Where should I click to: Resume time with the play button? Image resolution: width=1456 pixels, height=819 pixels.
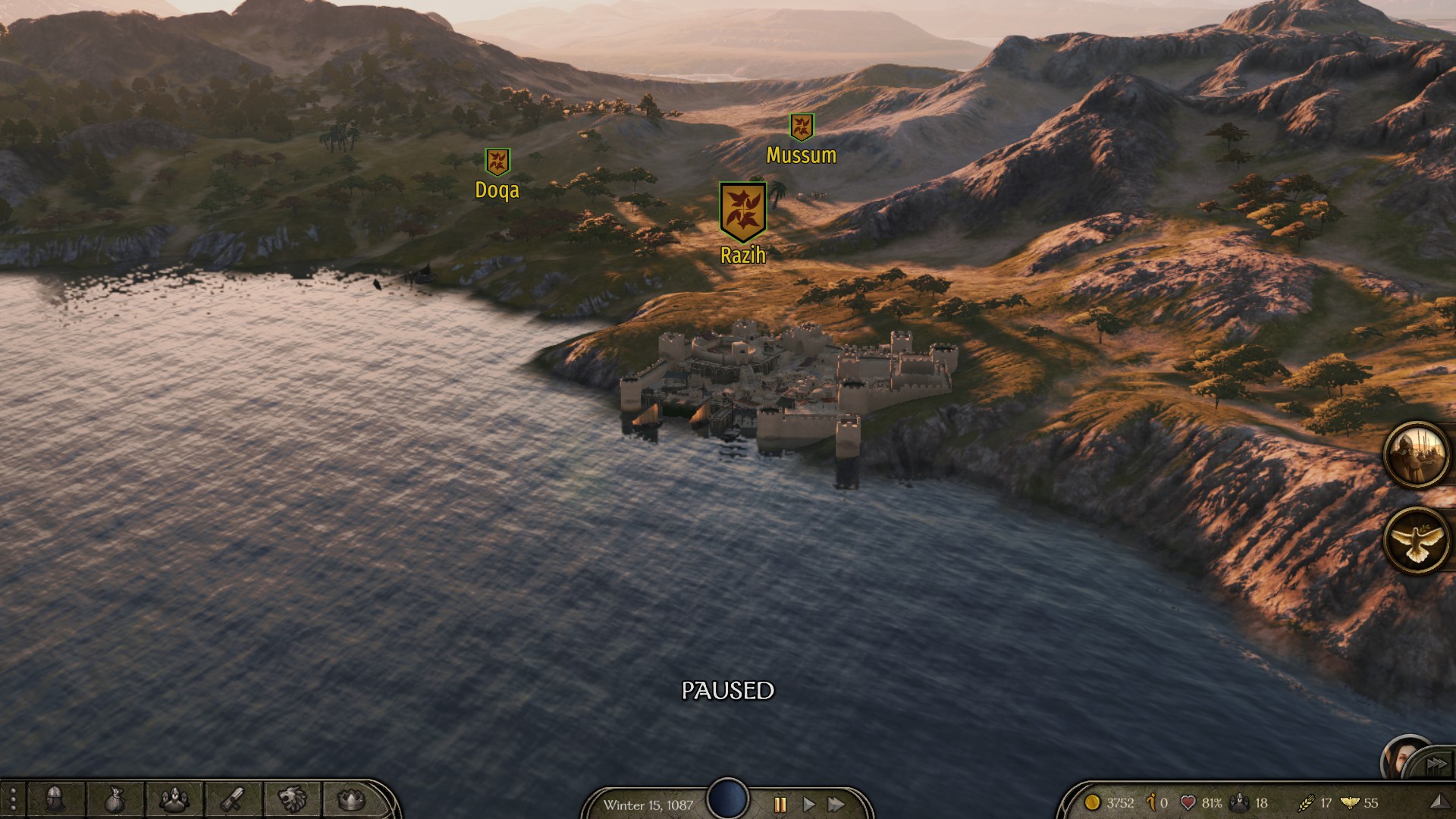pos(808,804)
